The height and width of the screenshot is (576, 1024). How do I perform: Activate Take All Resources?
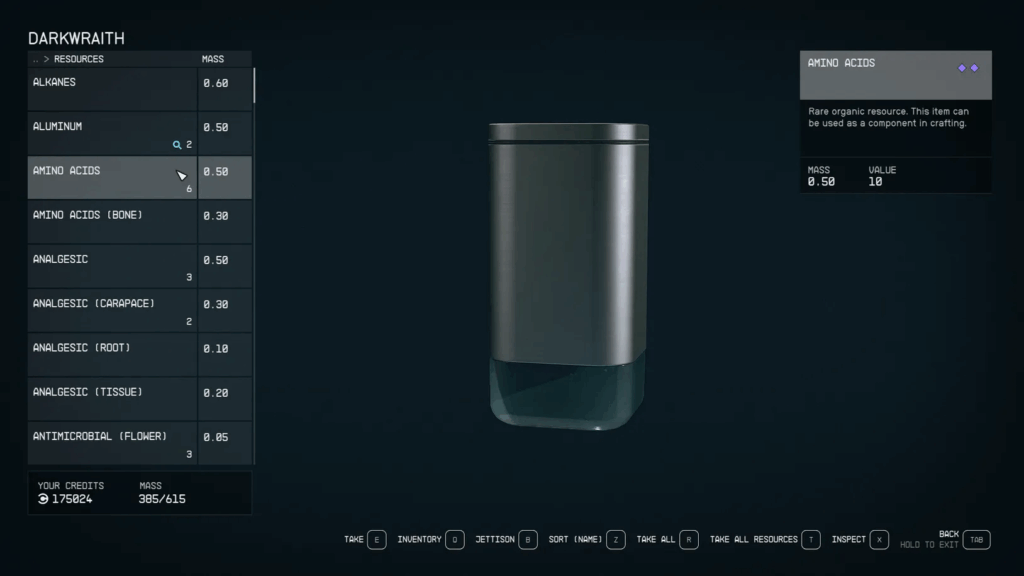pyautogui.click(x=765, y=540)
